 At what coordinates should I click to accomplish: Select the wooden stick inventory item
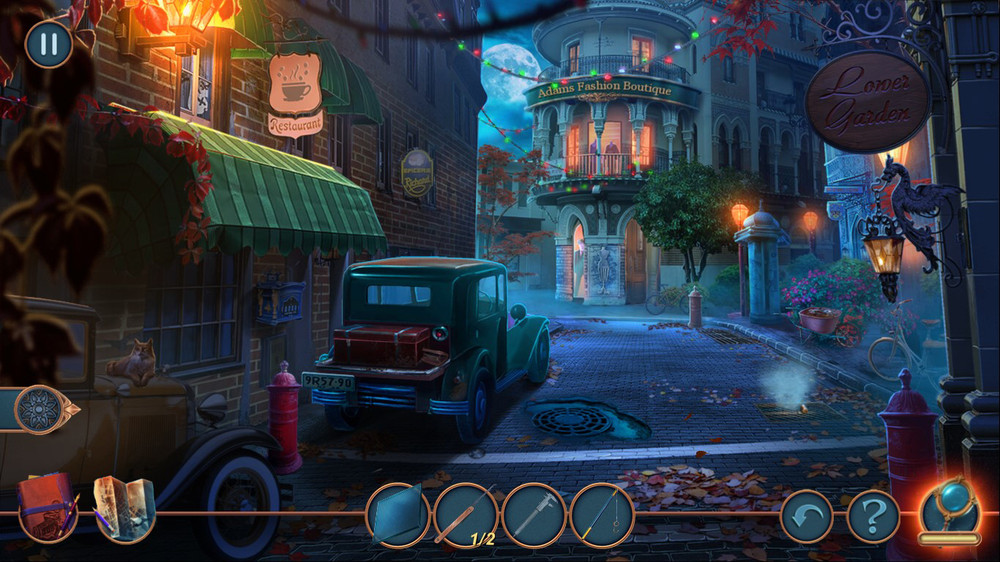point(466,516)
